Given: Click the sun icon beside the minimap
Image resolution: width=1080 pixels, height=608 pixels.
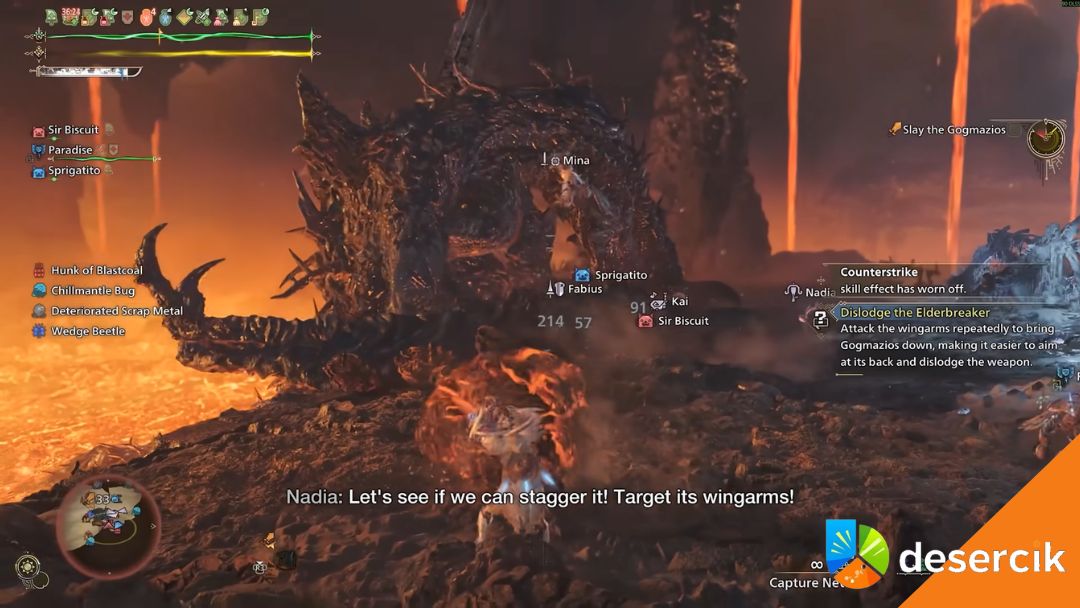Looking at the screenshot, I should (x=27, y=568).
